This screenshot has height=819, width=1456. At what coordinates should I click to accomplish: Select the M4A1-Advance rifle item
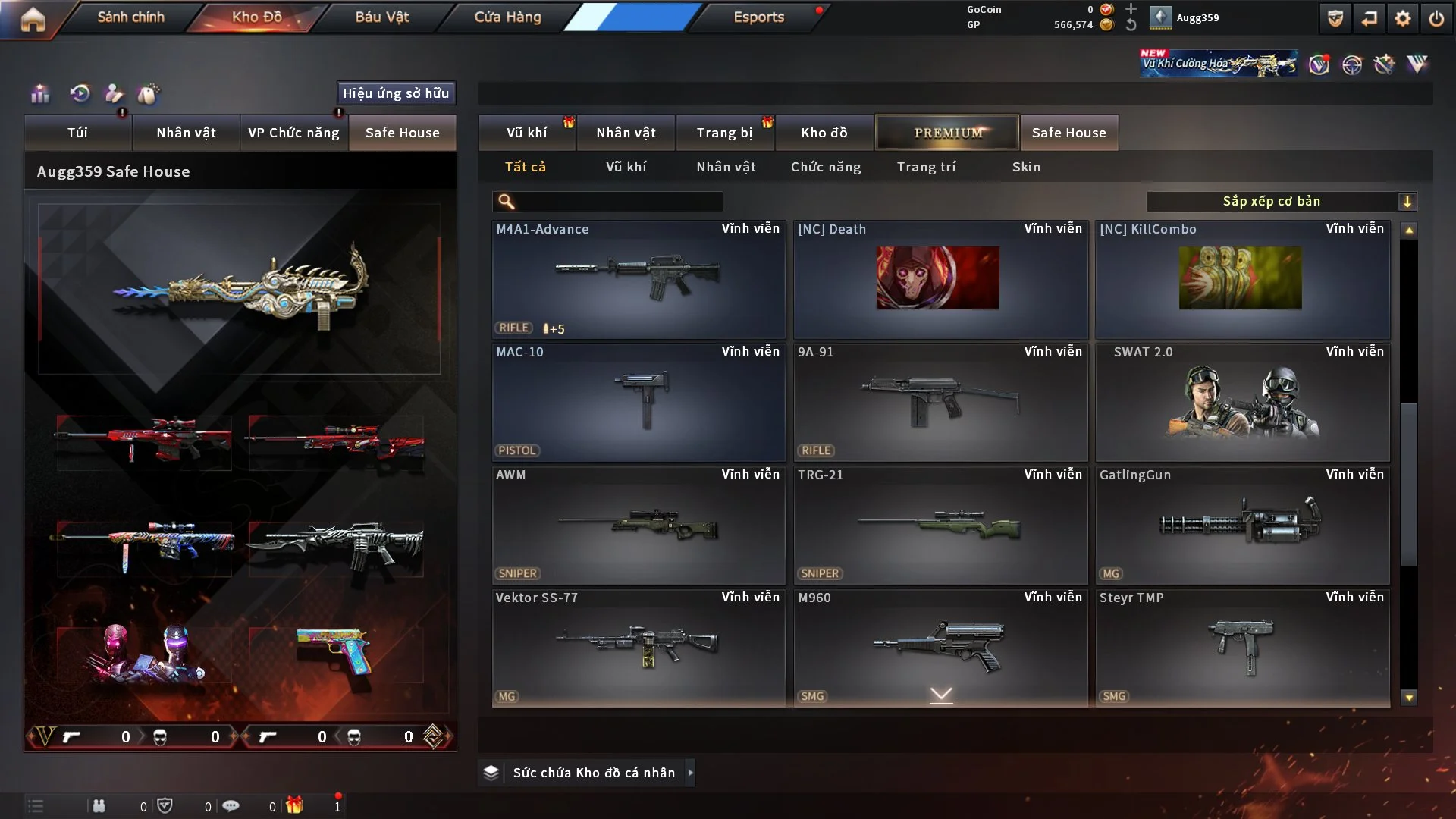638,279
